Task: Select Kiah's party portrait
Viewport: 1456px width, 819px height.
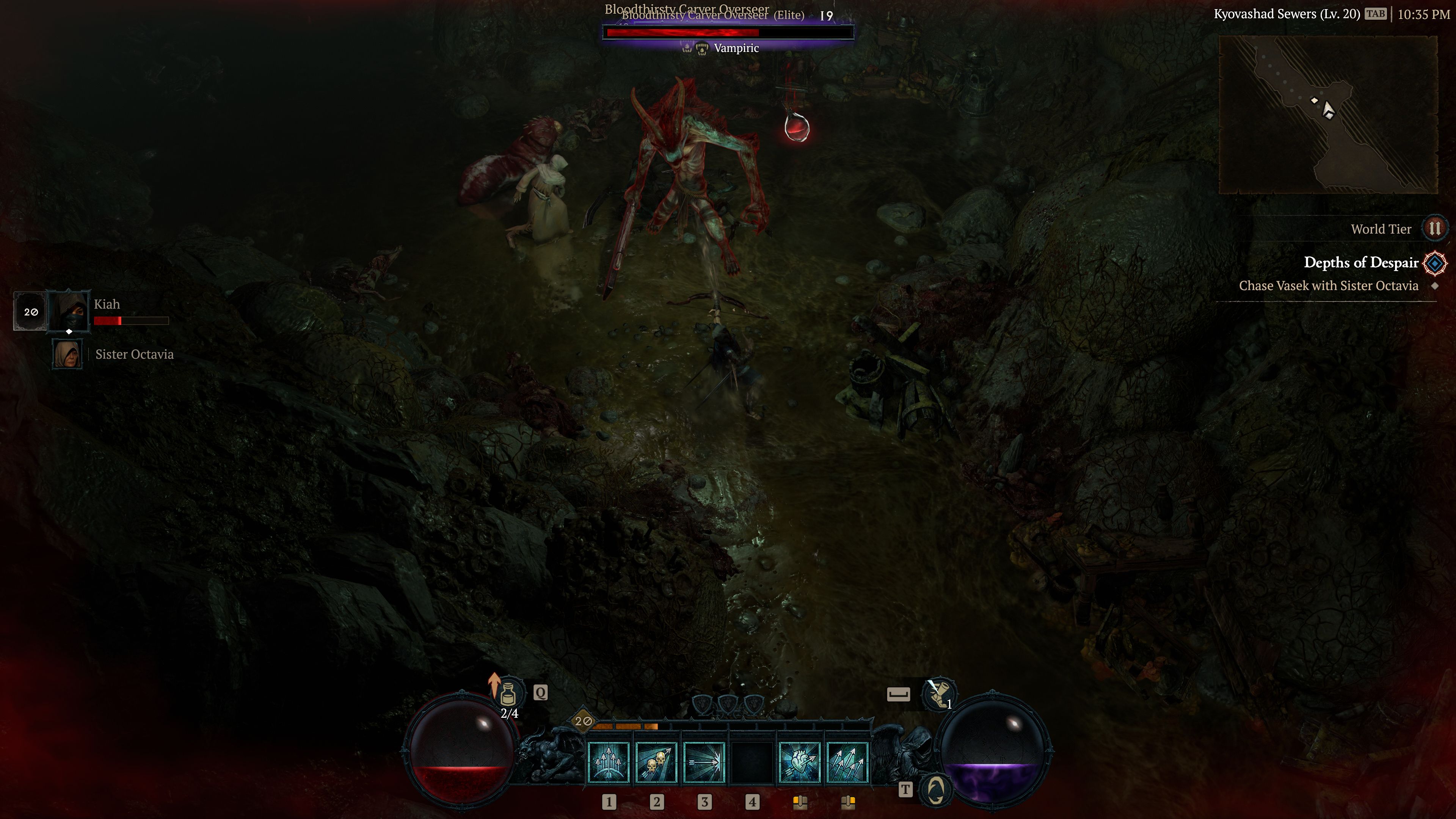Action: [x=68, y=311]
